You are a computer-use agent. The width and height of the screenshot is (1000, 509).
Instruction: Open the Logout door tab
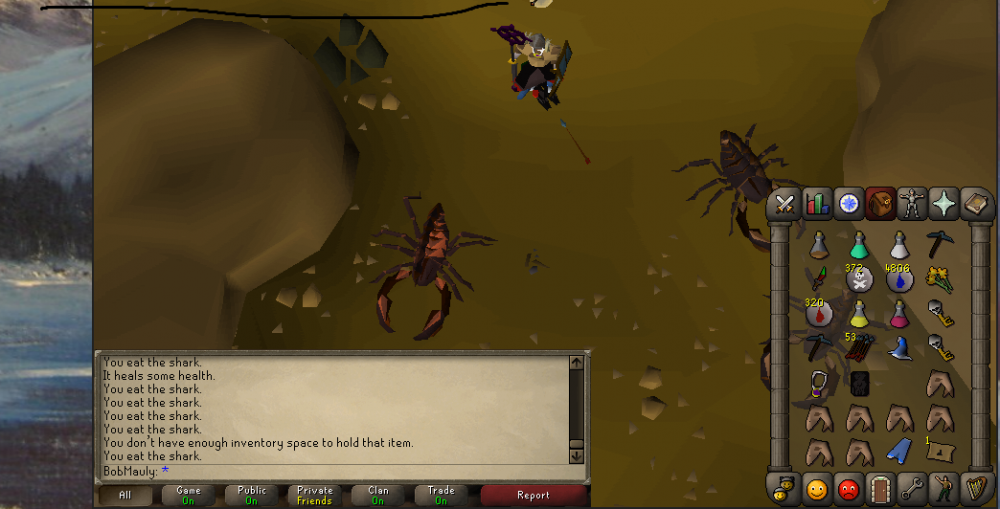click(x=880, y=490)
